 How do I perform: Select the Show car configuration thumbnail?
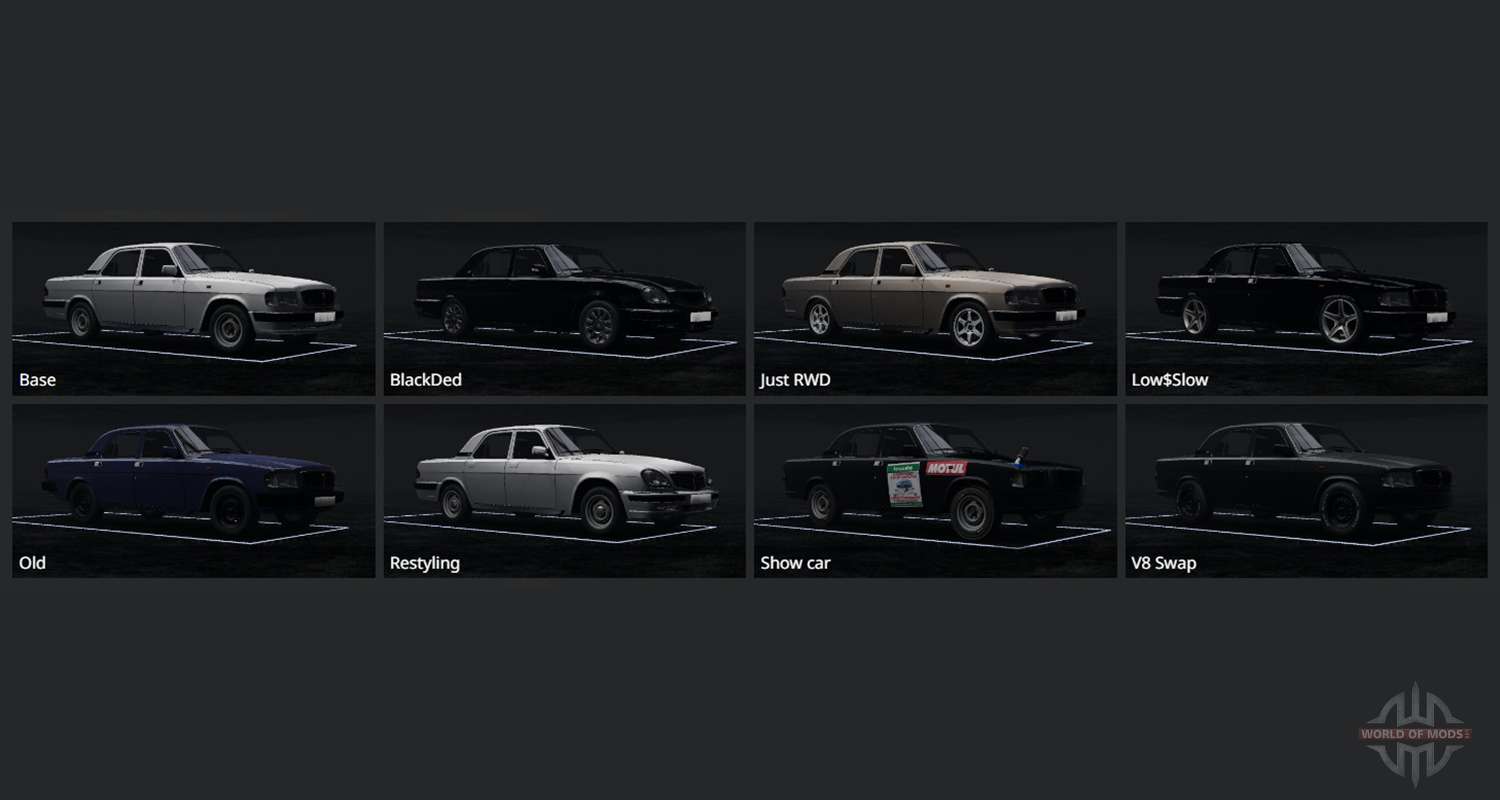coord(933,483)
